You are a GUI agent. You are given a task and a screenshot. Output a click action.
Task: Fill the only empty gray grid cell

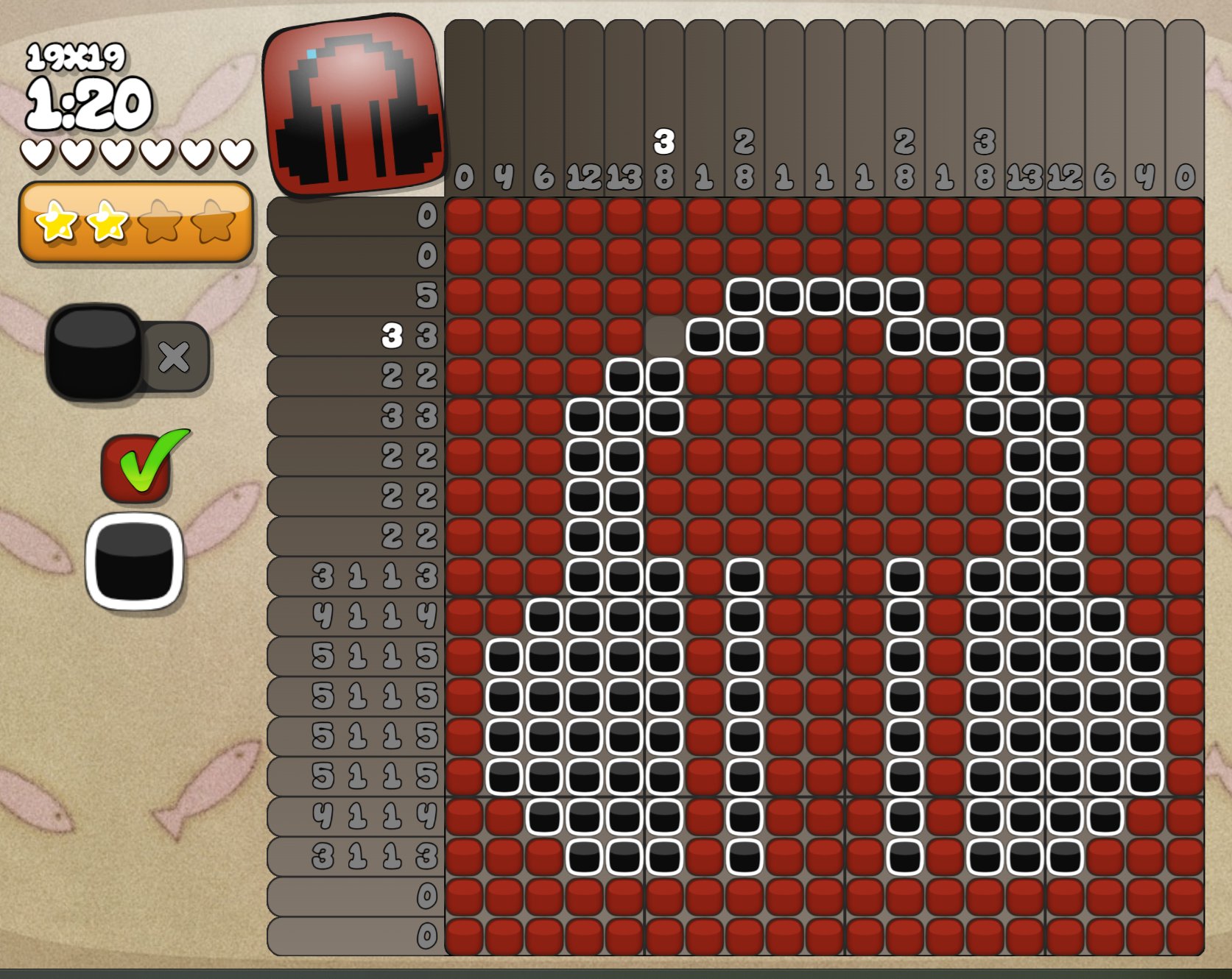[664, 335]
